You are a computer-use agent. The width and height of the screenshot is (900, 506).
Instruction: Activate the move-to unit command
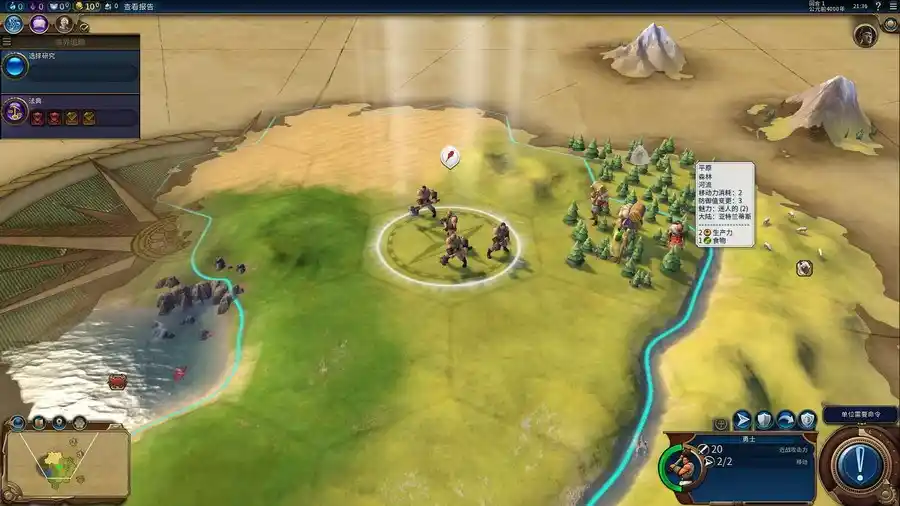pos(743,420)
